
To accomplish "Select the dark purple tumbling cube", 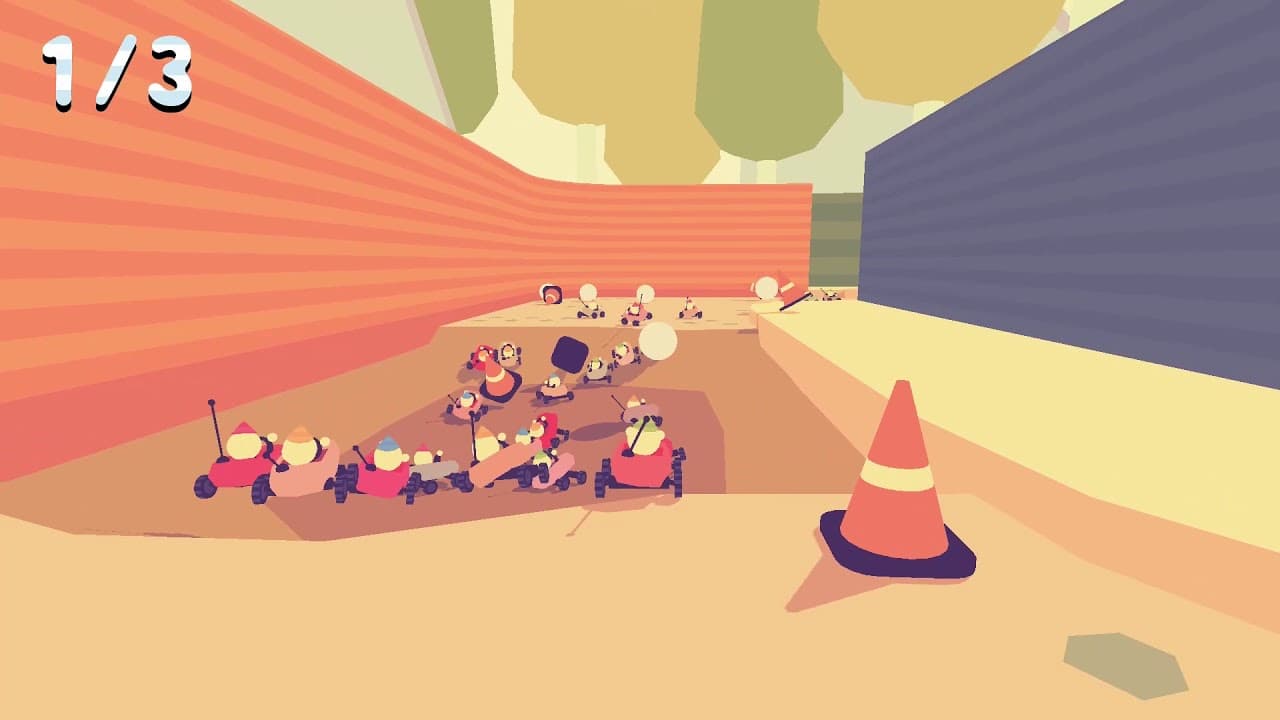I will point(567,352).
